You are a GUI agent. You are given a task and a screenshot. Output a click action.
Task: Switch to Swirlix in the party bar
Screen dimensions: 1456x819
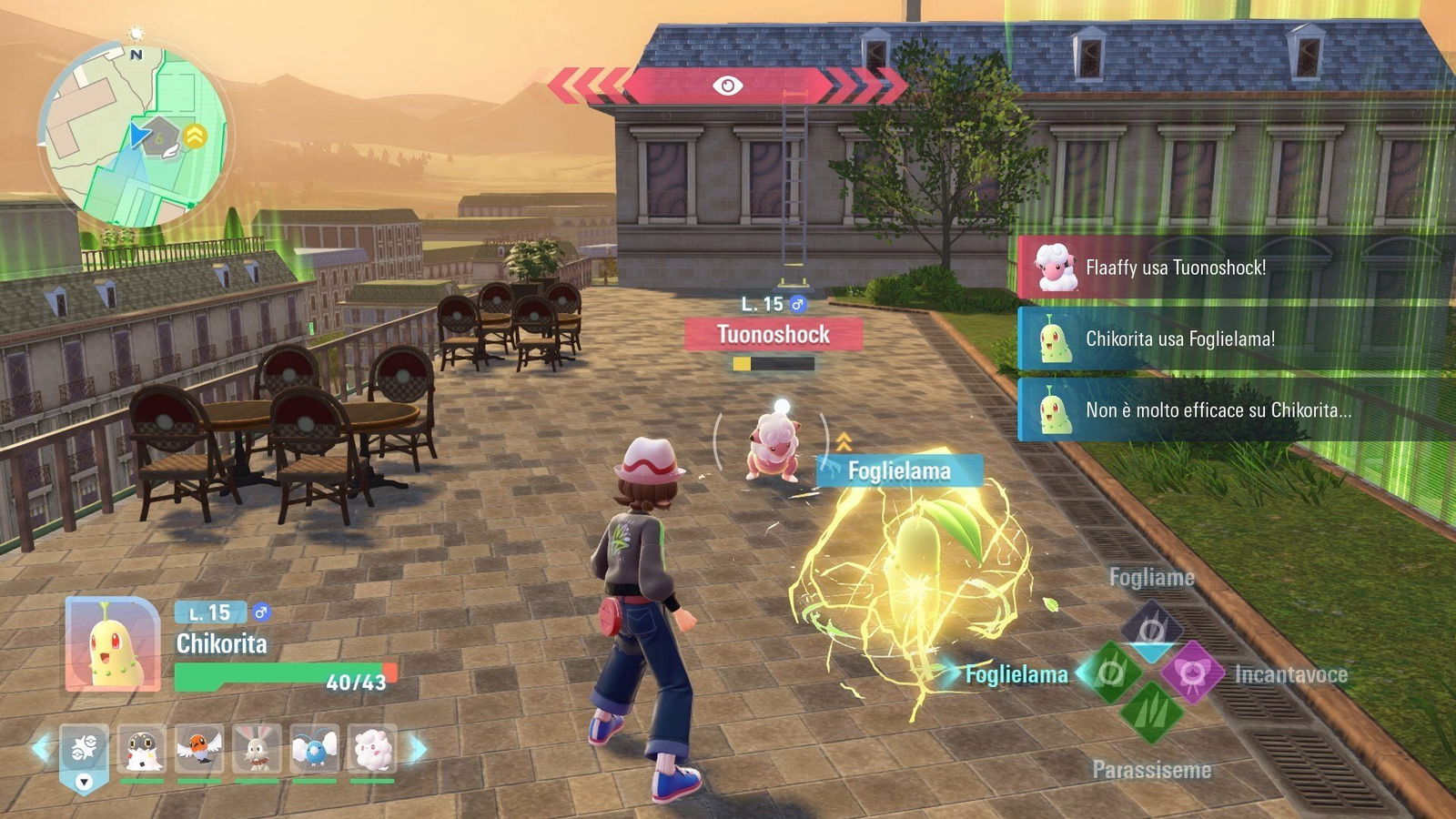[372, 748]
